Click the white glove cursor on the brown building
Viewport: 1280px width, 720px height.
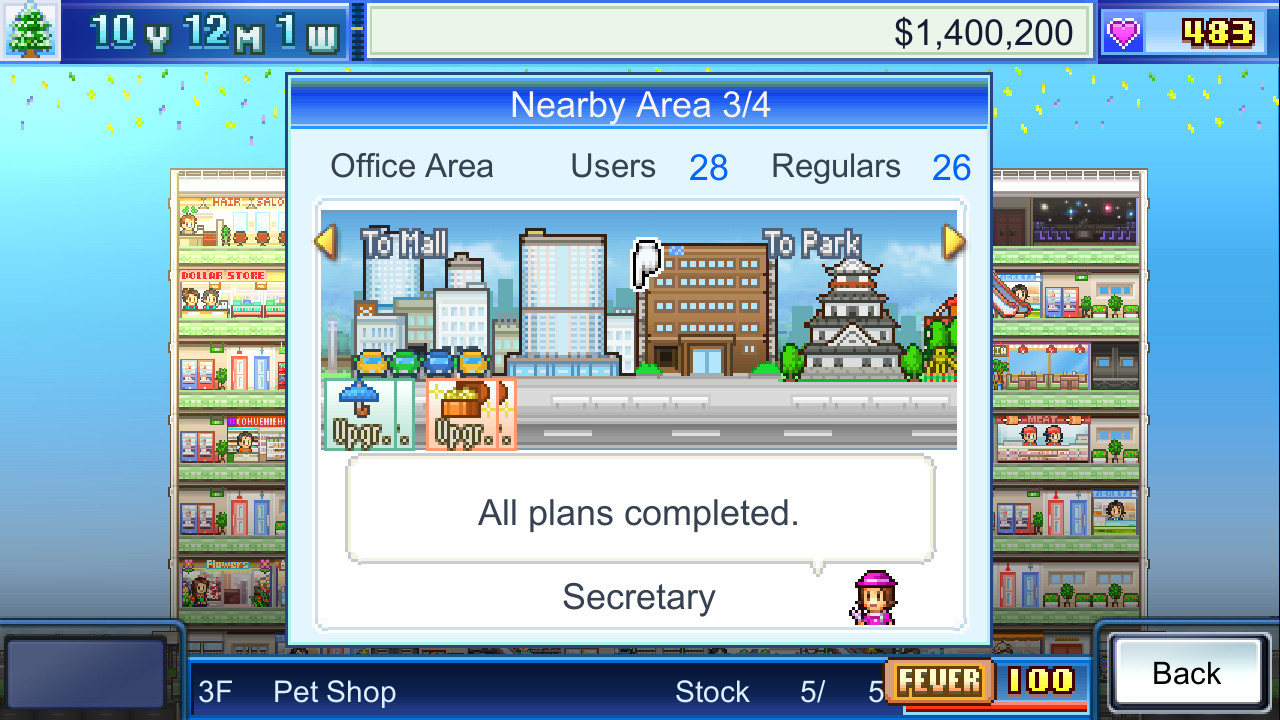click(x=645, y=265)
